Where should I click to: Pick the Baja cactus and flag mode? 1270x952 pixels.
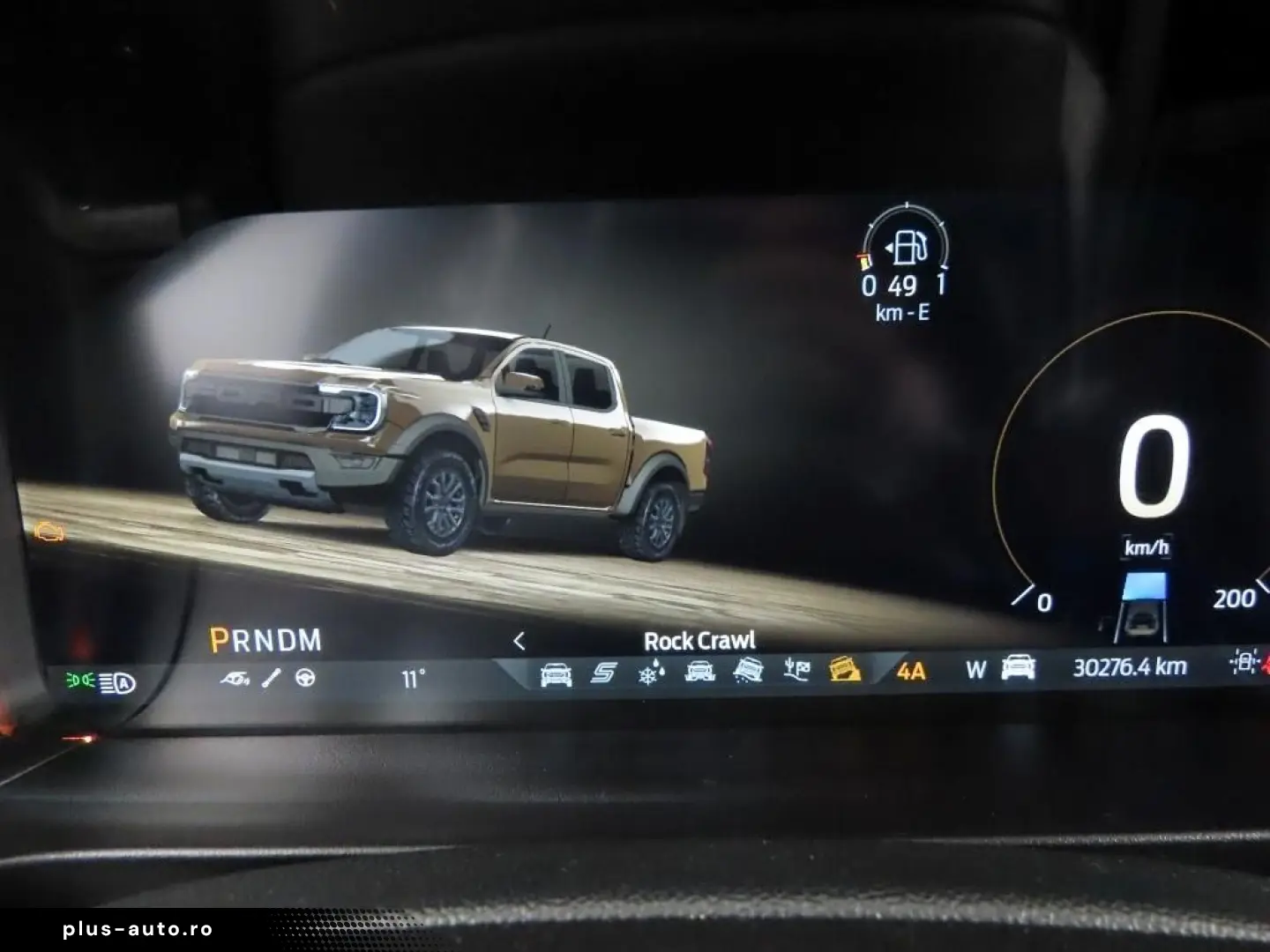796,671
